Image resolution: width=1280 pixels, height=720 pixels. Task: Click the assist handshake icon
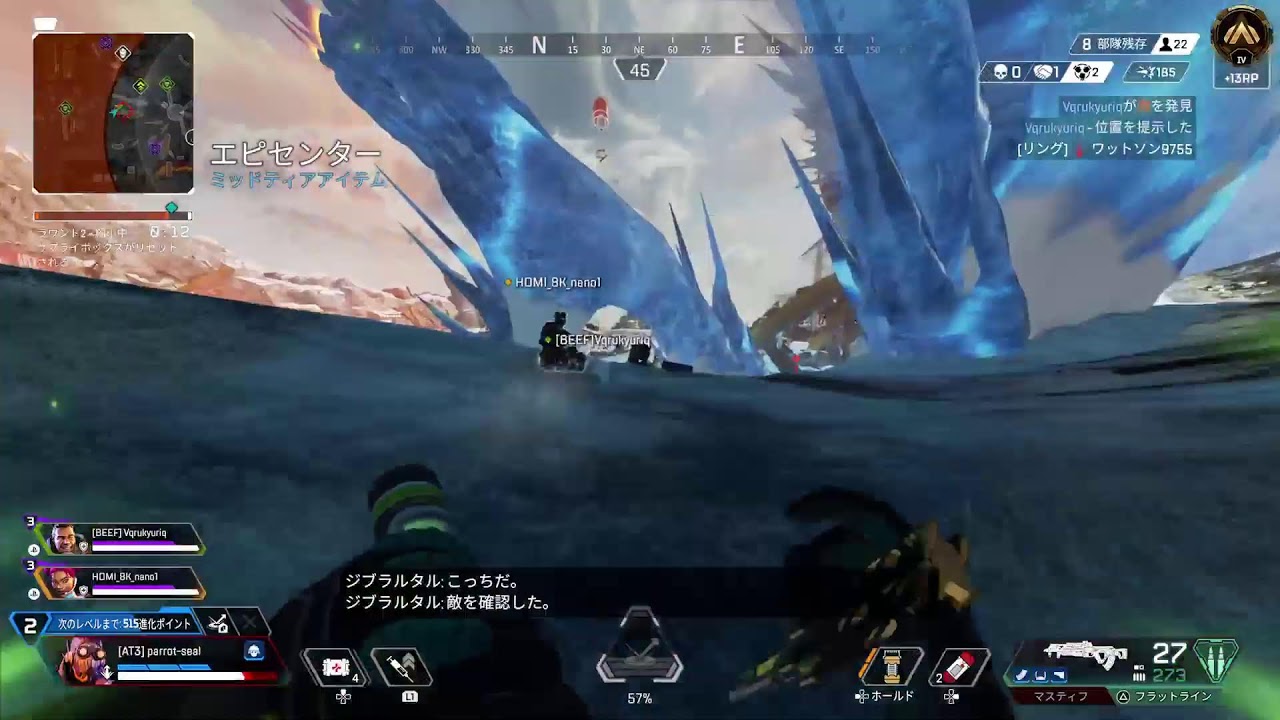point(1044,72)
